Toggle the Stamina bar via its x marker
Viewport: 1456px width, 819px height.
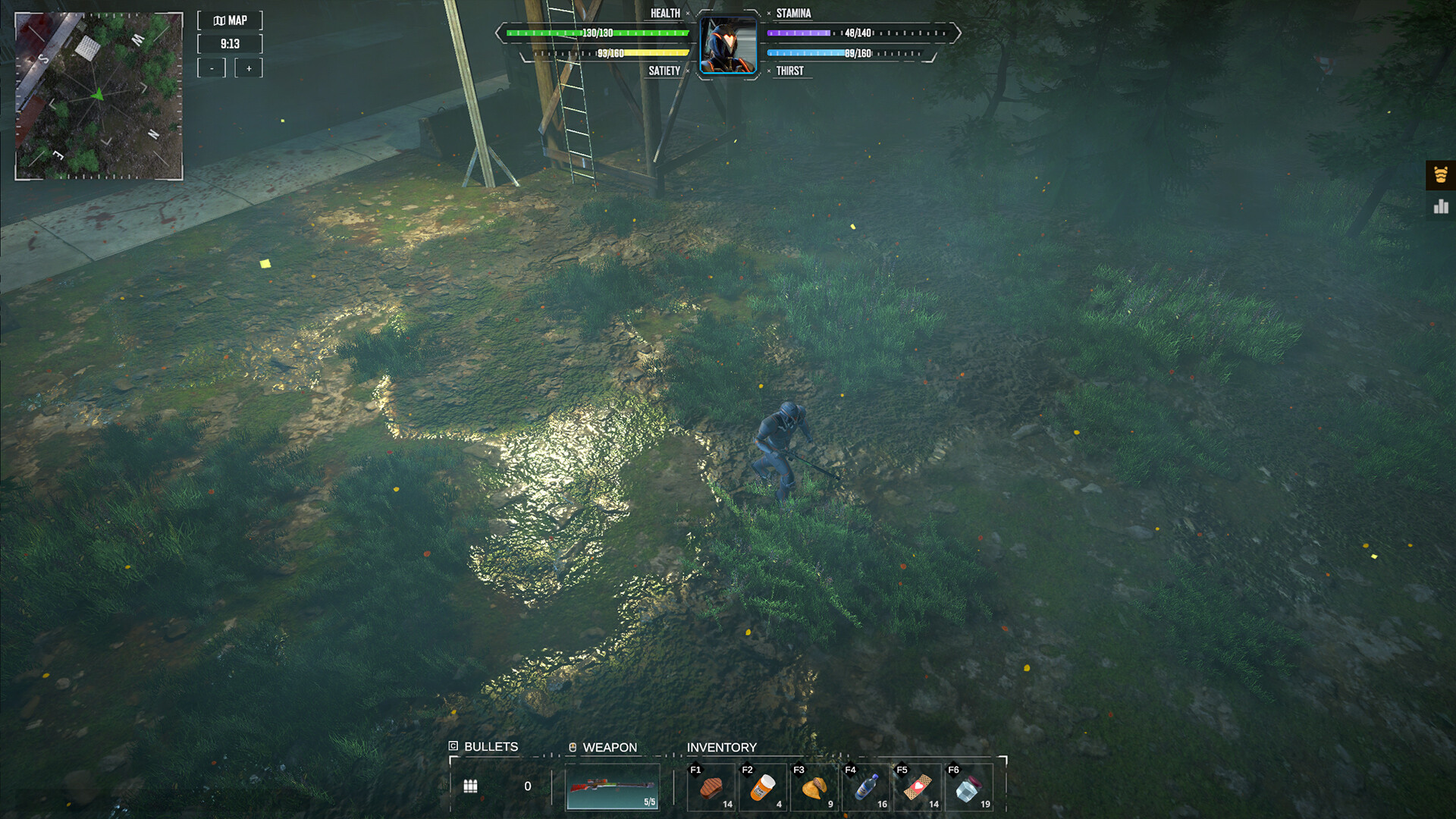coord(768,13)
